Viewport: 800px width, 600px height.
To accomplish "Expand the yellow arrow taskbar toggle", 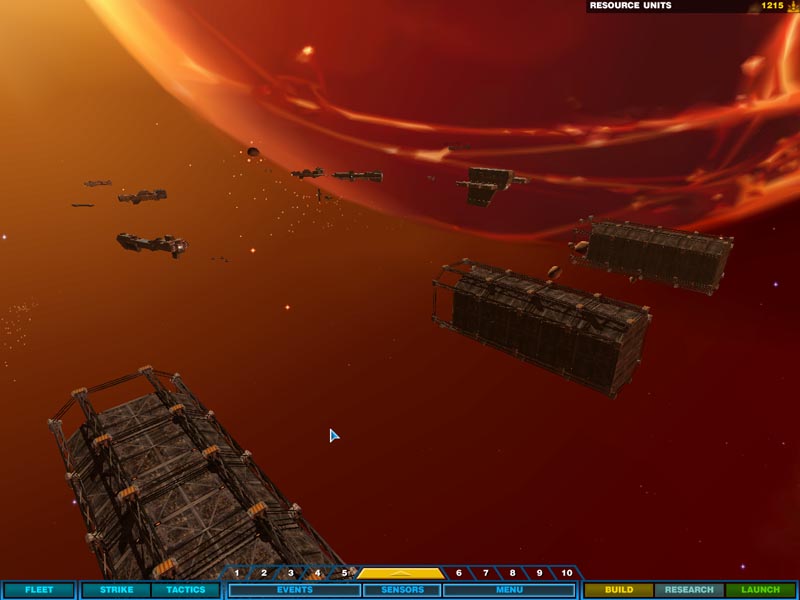I will [x=401, y=573].
